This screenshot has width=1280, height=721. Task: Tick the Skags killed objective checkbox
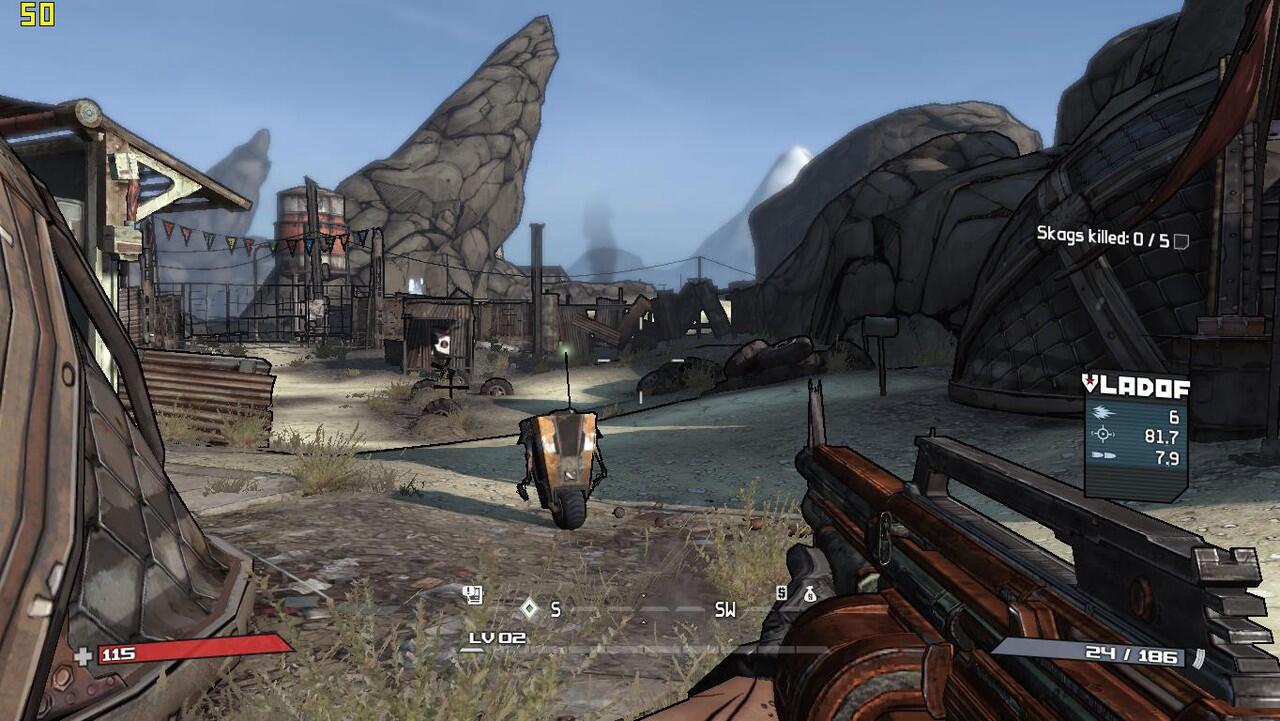tap(1181, 240)
